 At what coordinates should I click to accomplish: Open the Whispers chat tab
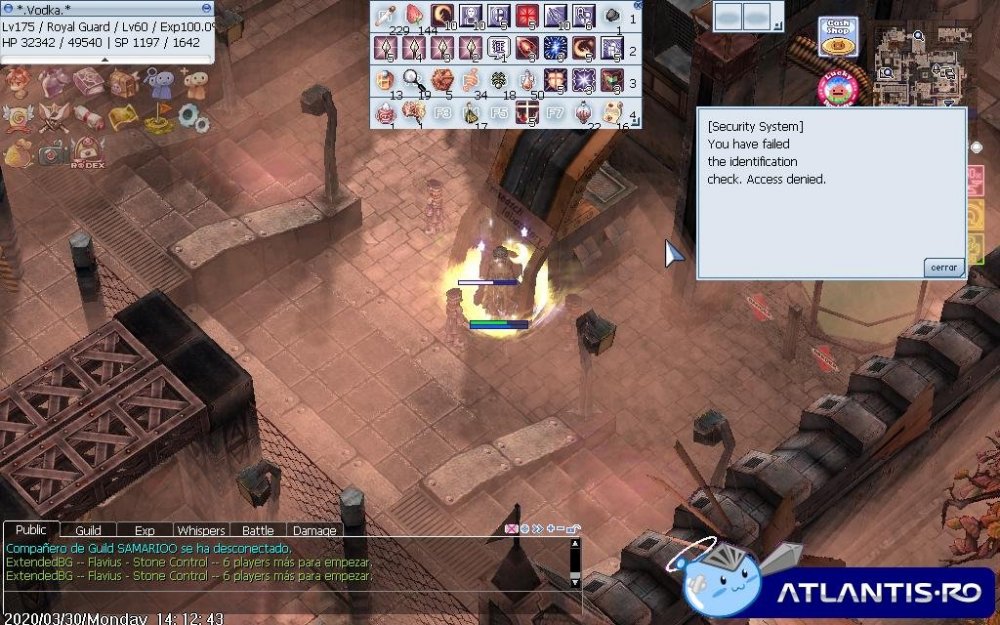[x=201, y=530]
